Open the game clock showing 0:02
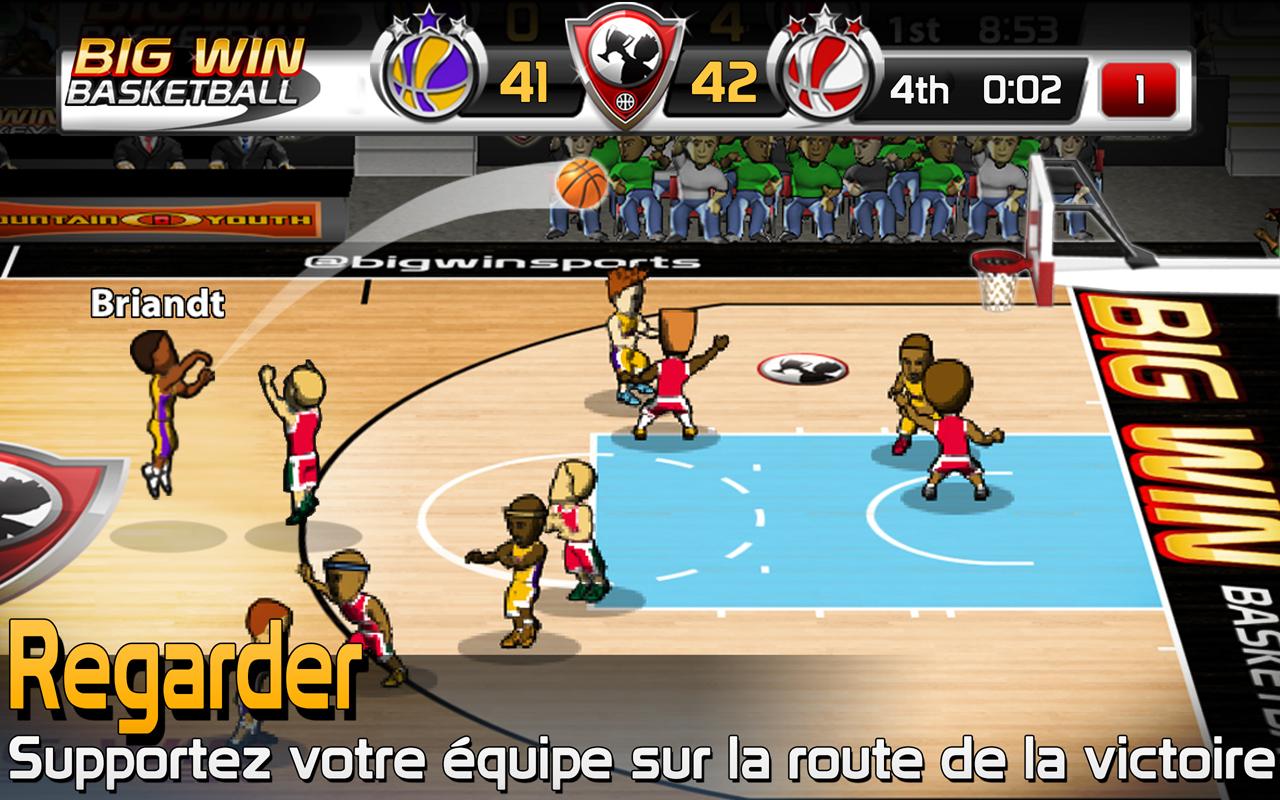 1022,88
